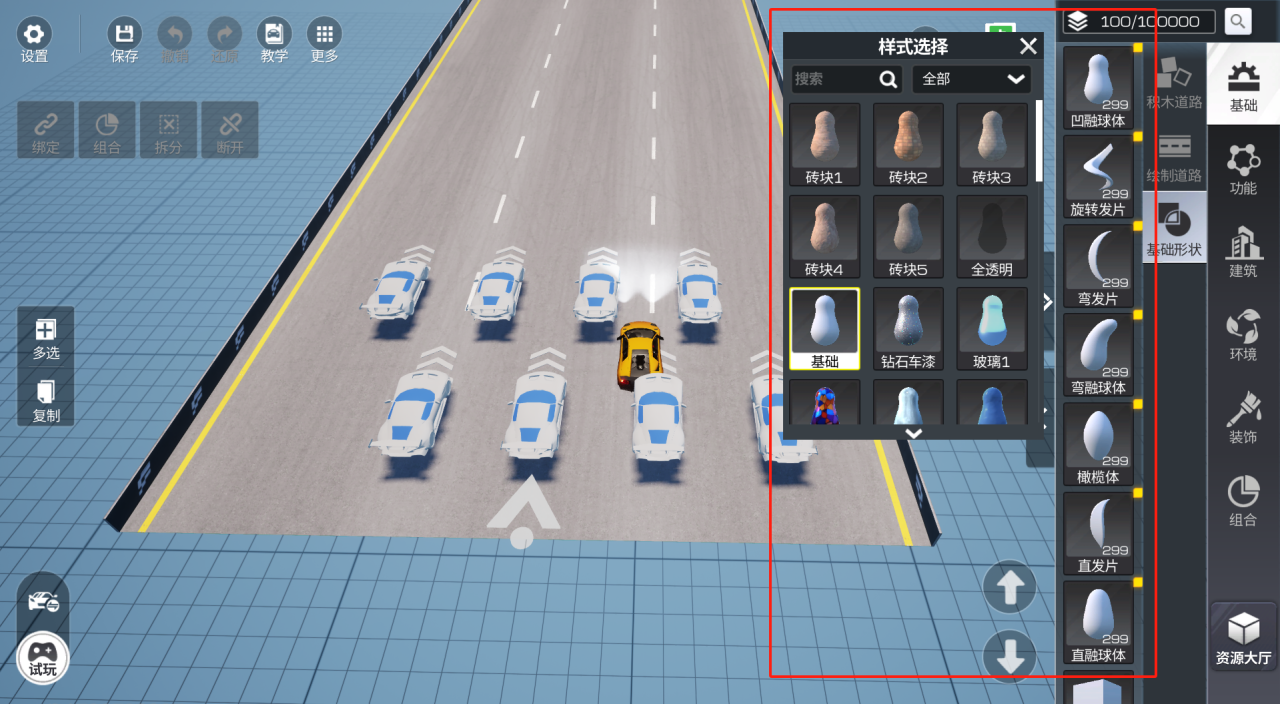Click the 复制 copy button
The height and width of the screenshot is (704, 1280).
[46, 399]
